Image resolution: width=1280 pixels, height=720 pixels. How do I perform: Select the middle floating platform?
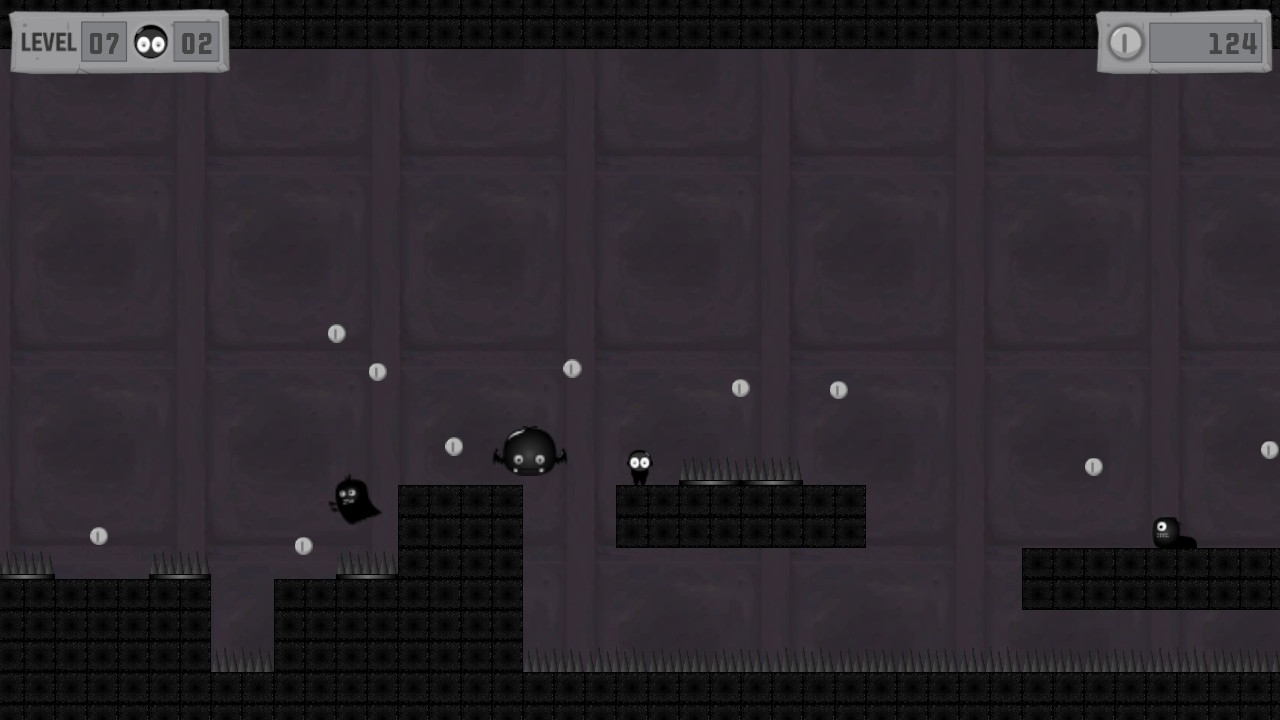click(x=740, y=515)
